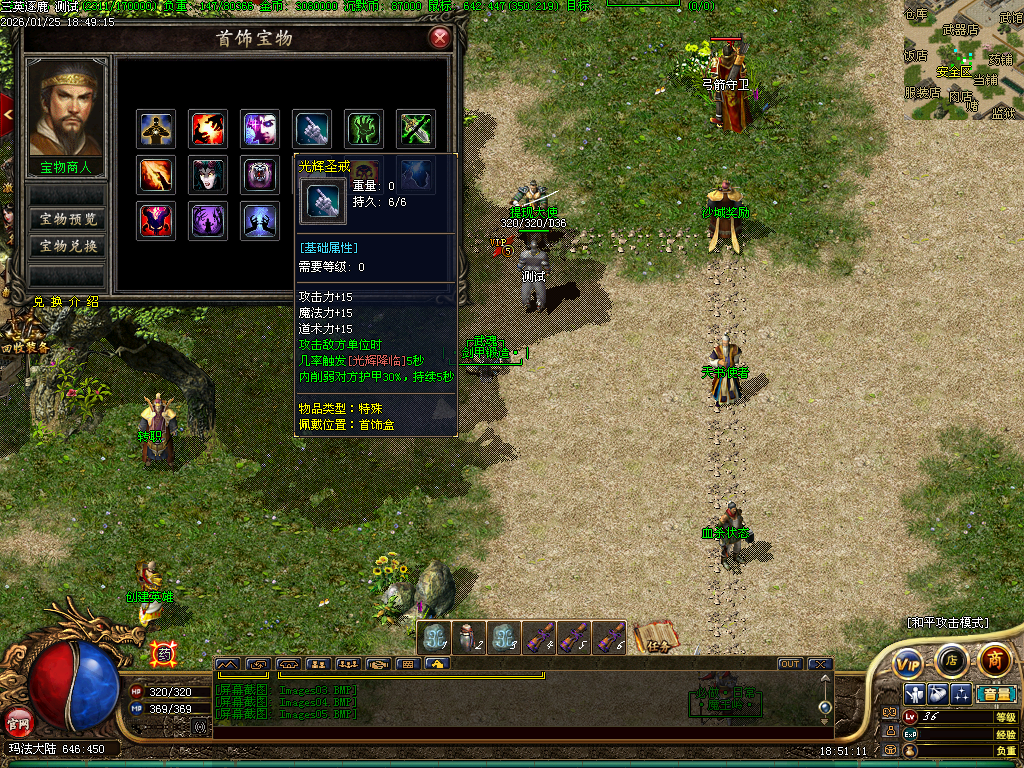Select the white bear face treasure
1024x768 pixels.
click(x=260, y=175)
